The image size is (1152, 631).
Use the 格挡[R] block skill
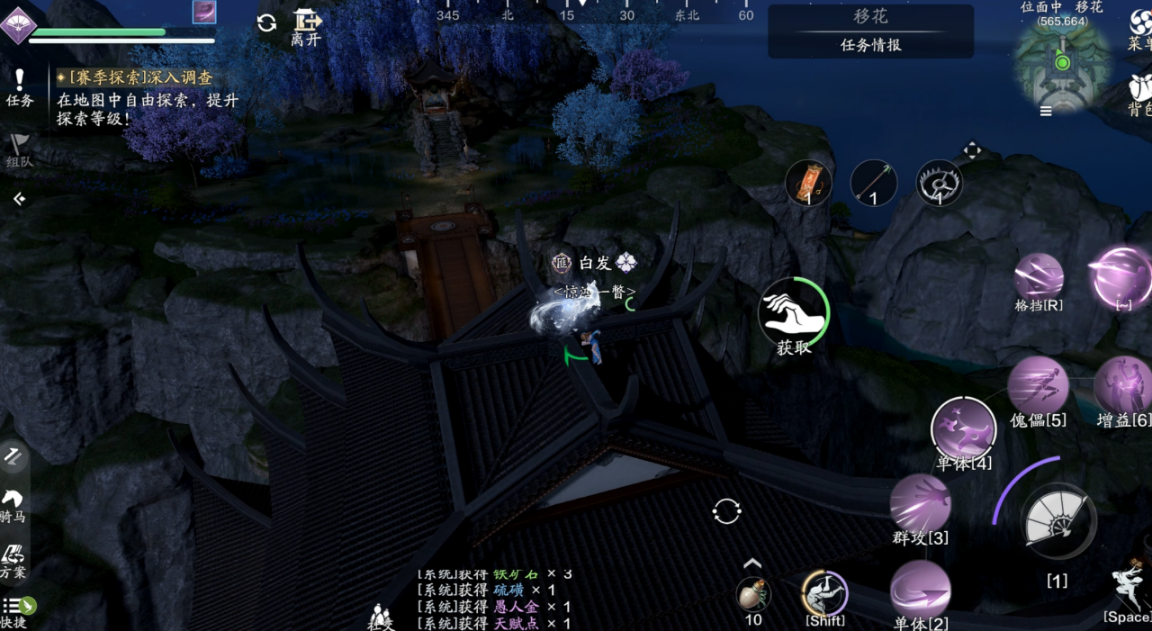pos(1038,278)
